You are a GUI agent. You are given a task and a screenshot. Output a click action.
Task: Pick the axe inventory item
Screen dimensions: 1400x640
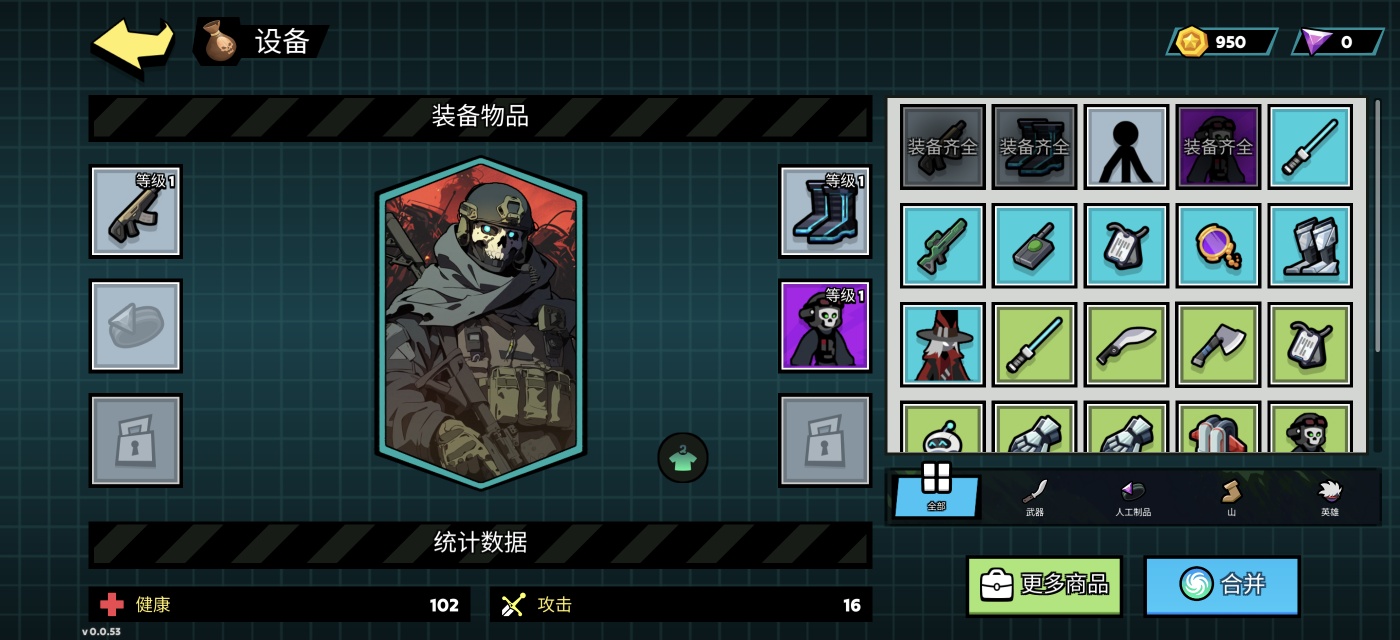(x=1218, y=345)
